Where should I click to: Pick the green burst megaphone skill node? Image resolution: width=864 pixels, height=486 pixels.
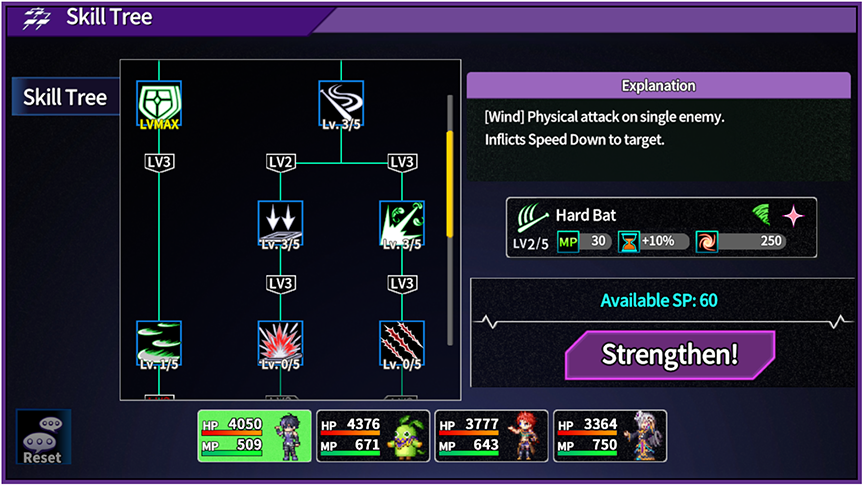pos(402,223)
